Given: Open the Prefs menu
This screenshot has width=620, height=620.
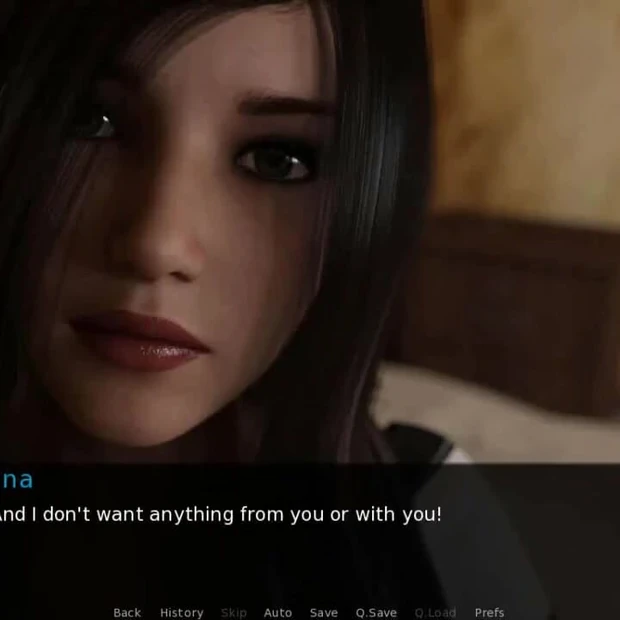Looking at the screenshot, I should pyautogui.click(x=489, y=612).
